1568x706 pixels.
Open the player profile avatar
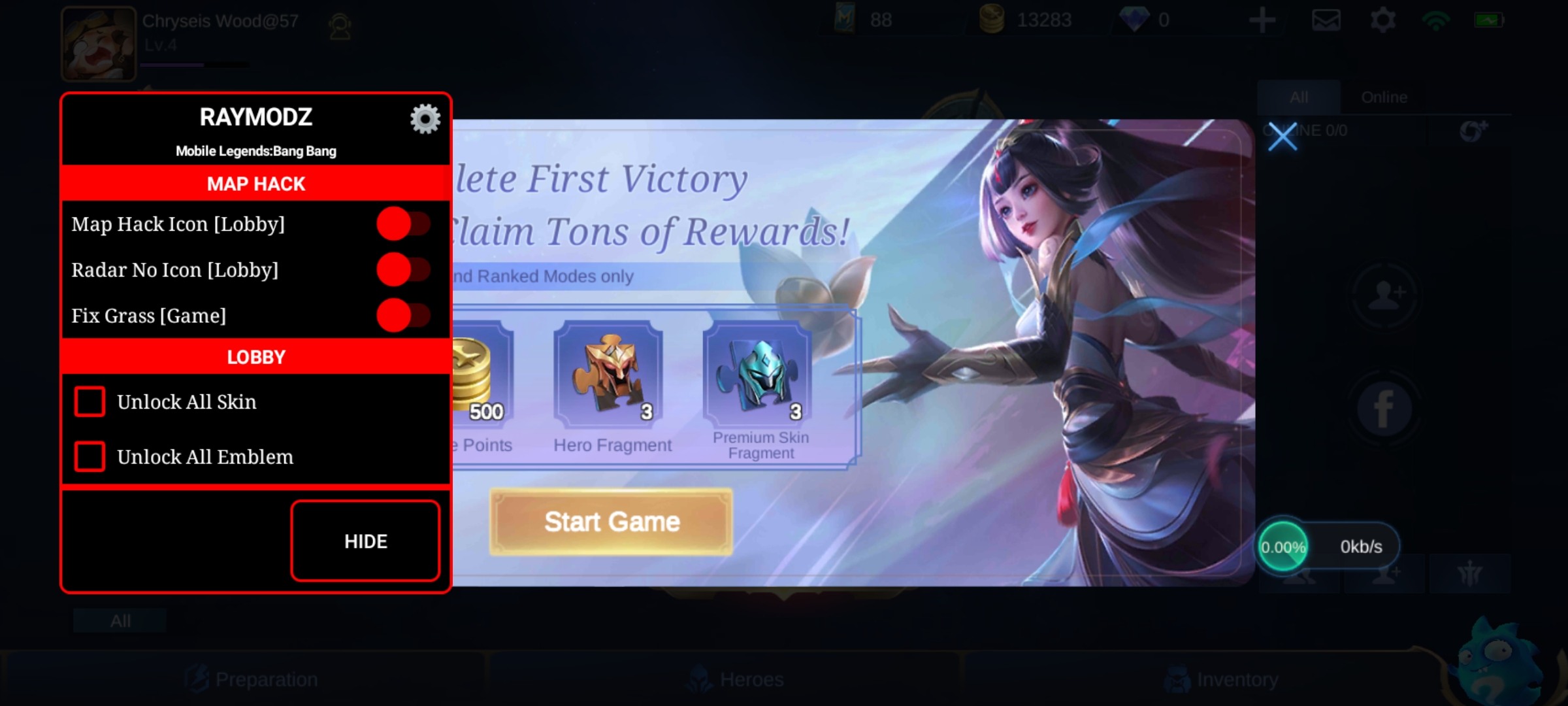click(98, 43)
